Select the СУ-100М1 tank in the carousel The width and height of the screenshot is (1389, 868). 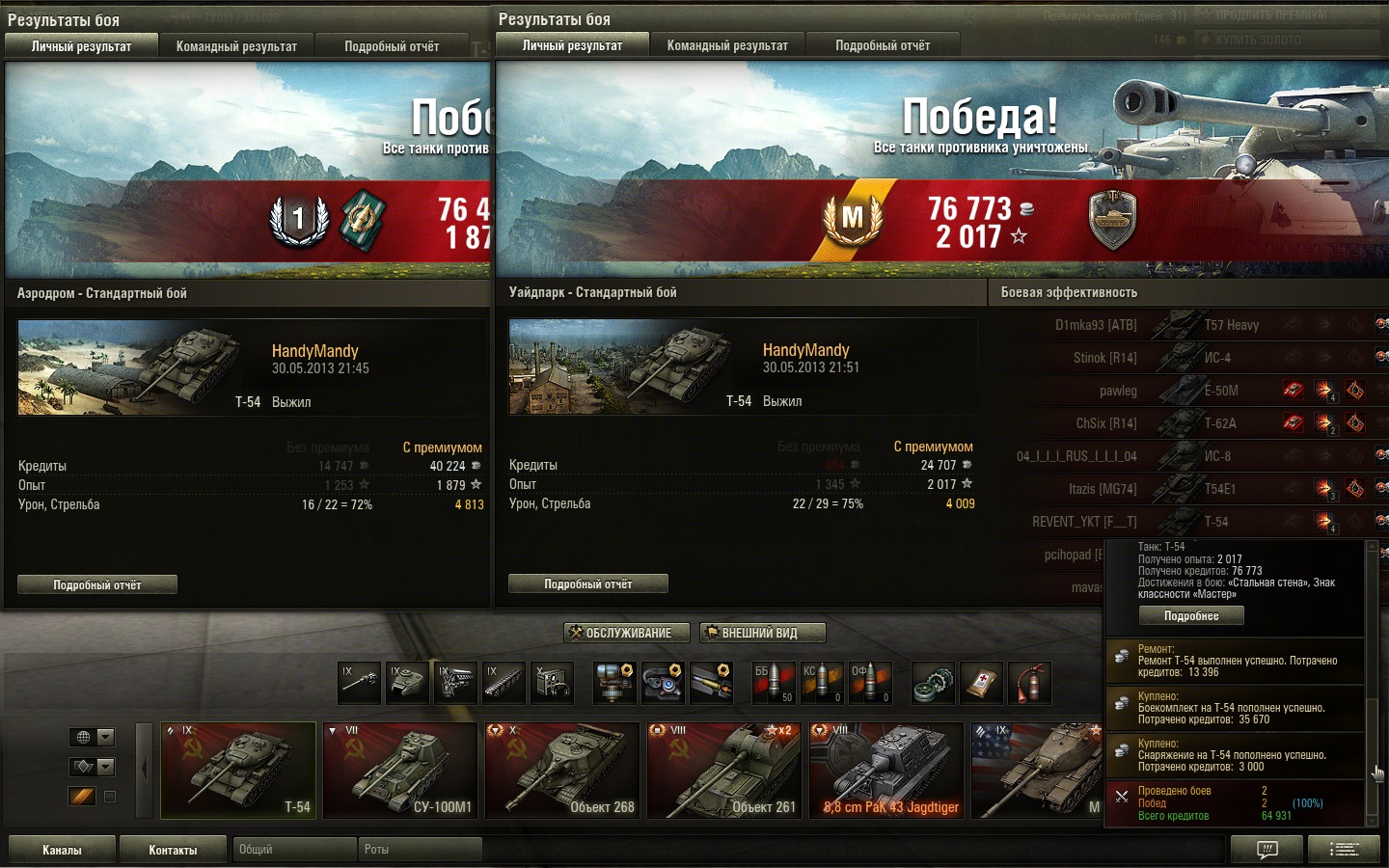click(400, 771)
